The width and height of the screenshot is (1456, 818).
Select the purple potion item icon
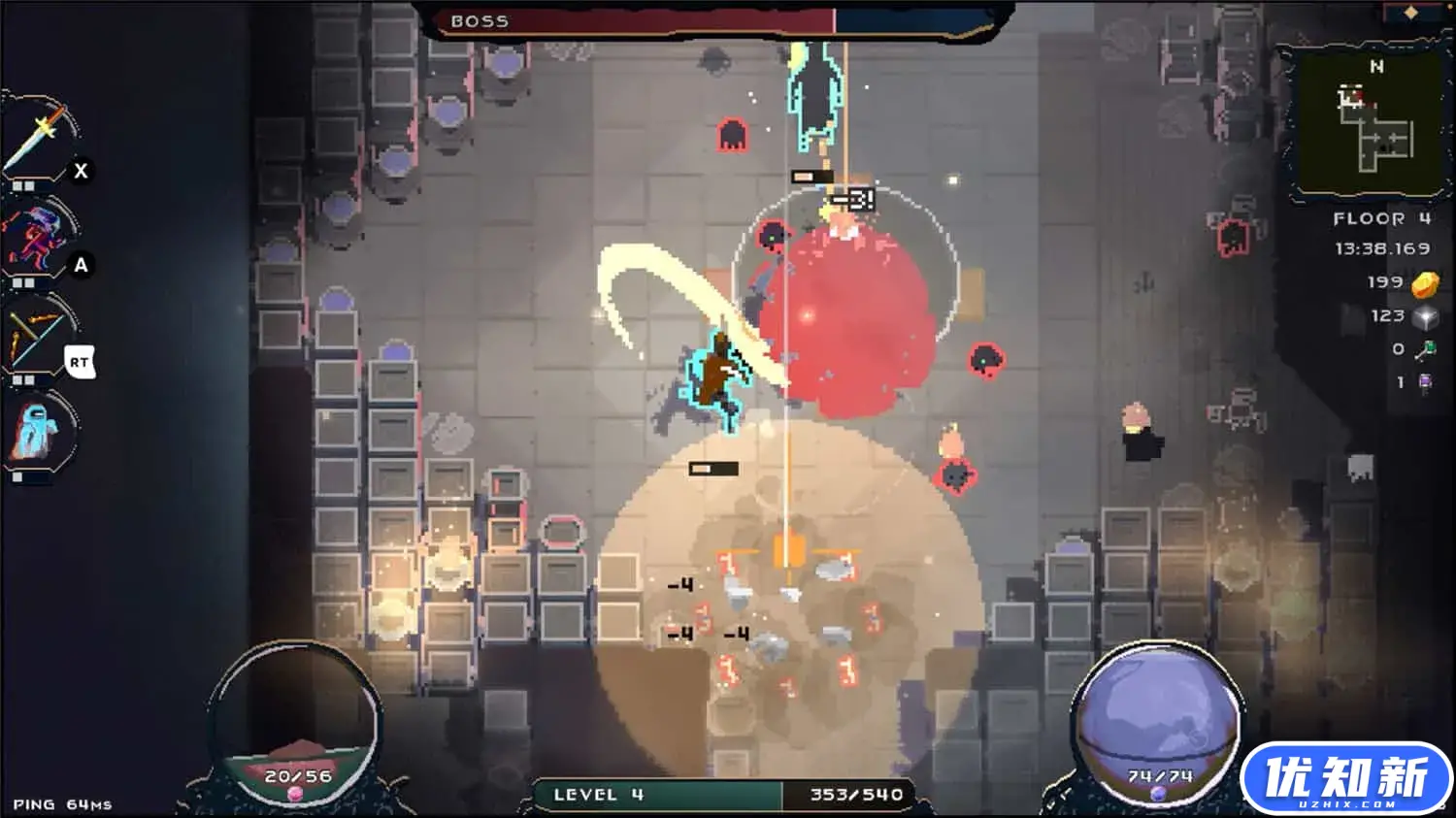1425,383
